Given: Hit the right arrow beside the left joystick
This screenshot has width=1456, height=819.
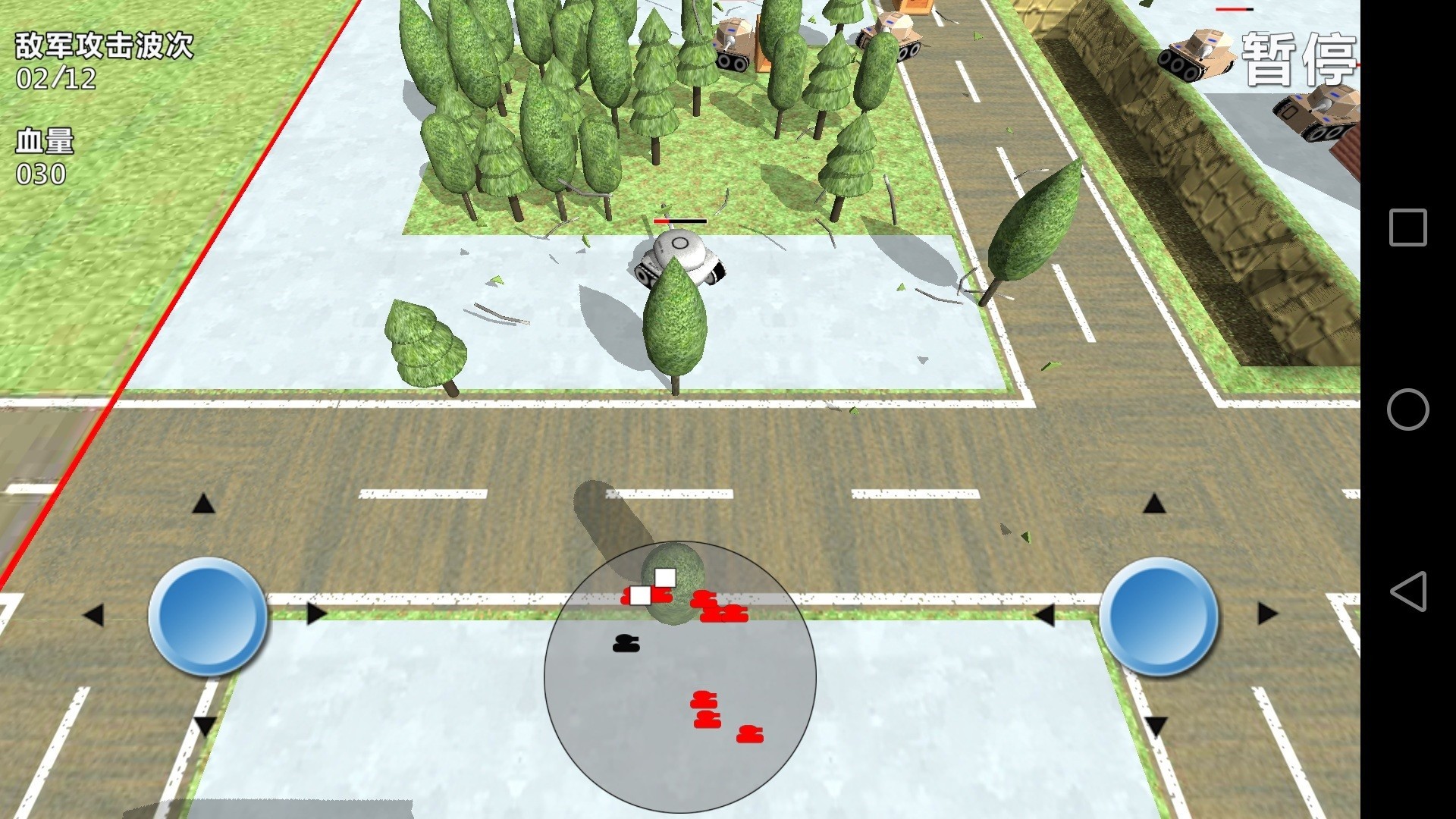Looking at the screenshot, I should pyautogui.click(x=315, y=614).
